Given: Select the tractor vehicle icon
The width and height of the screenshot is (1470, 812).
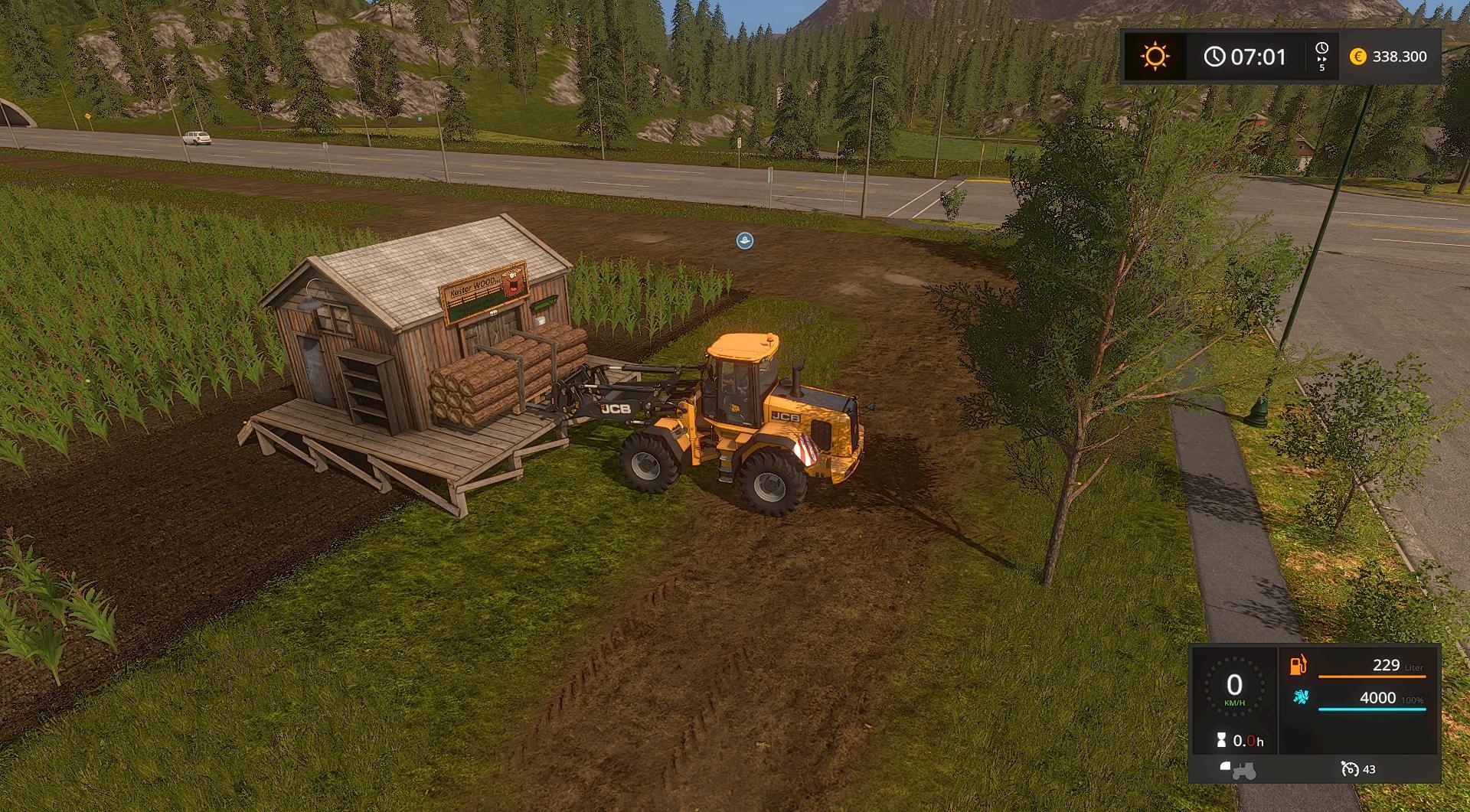Looking at the screenshot, I should (x=1237, y=769).
